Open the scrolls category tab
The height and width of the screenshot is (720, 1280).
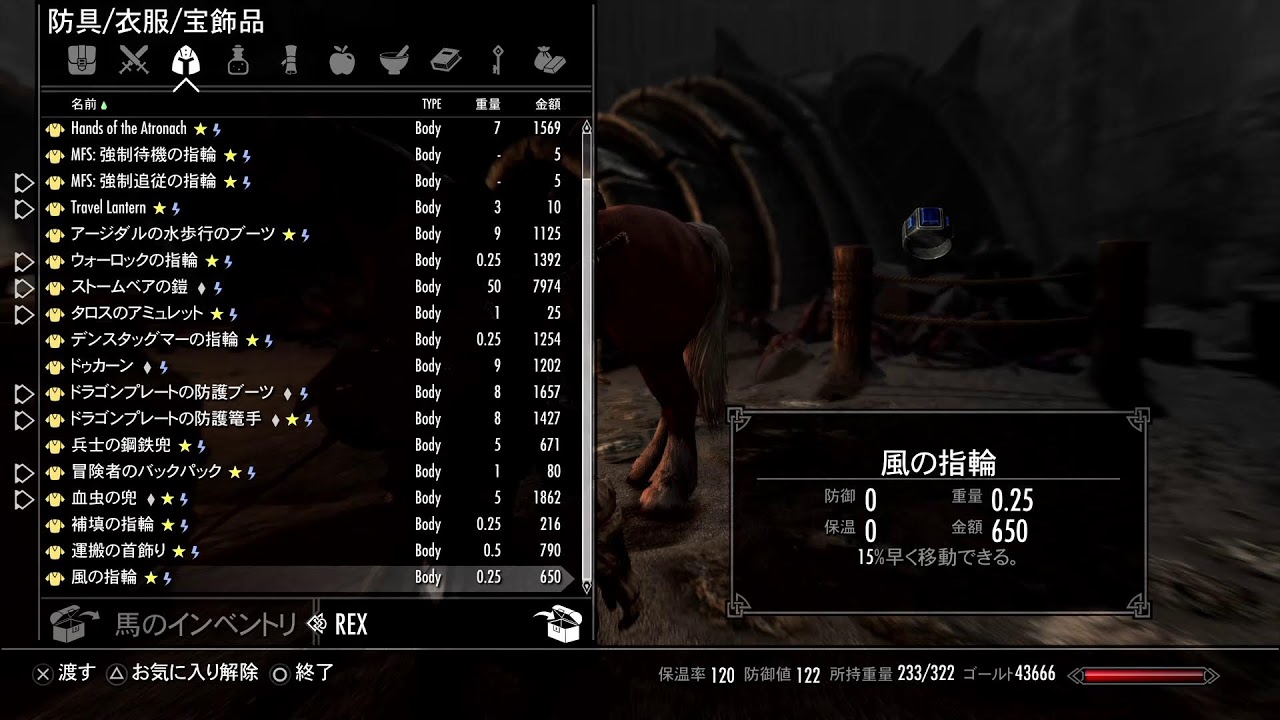tap(290, 61)
